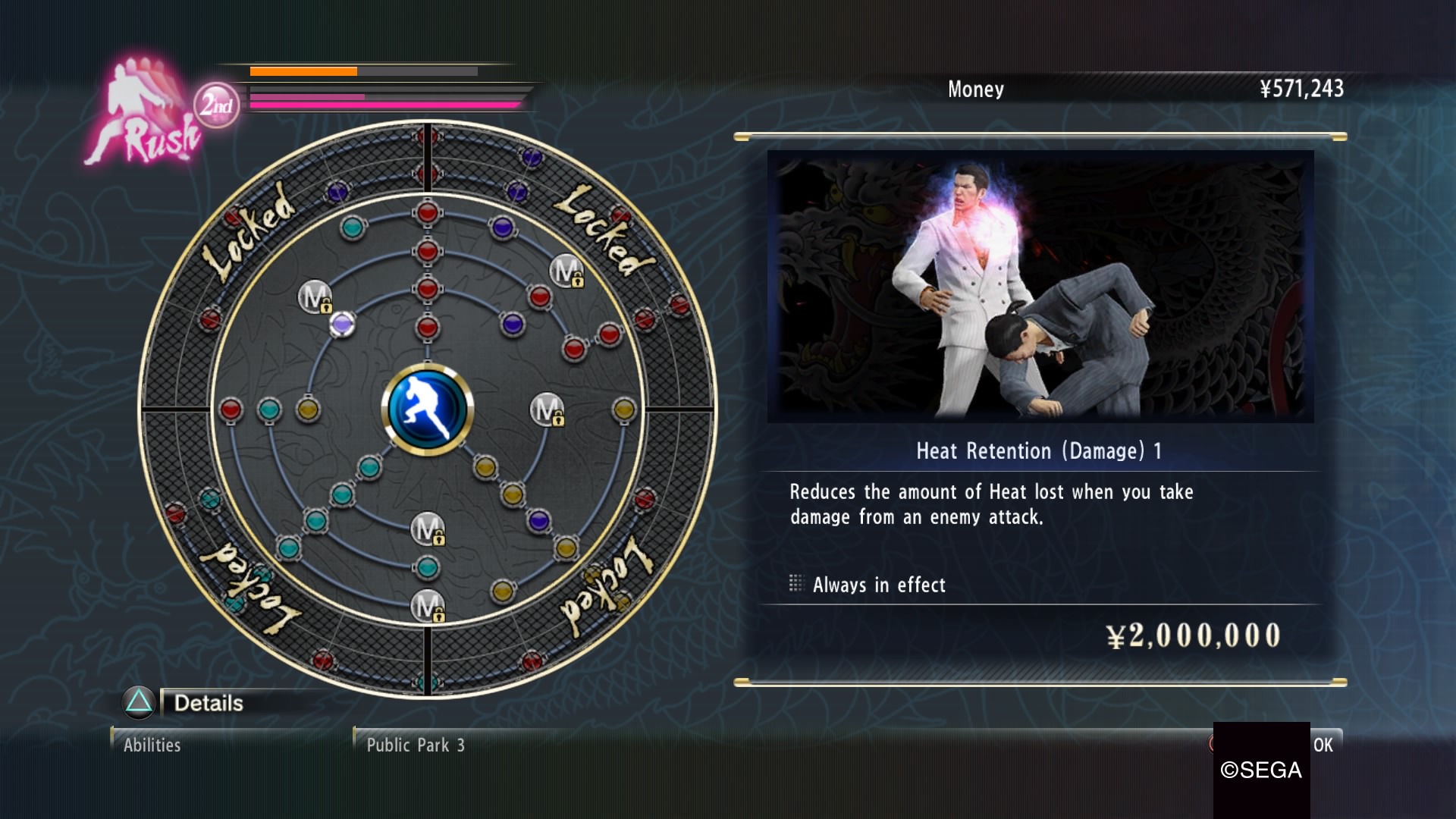Choose the highlighted purple Heat Retention node
1456x819 pixels.
pos(342,325)
